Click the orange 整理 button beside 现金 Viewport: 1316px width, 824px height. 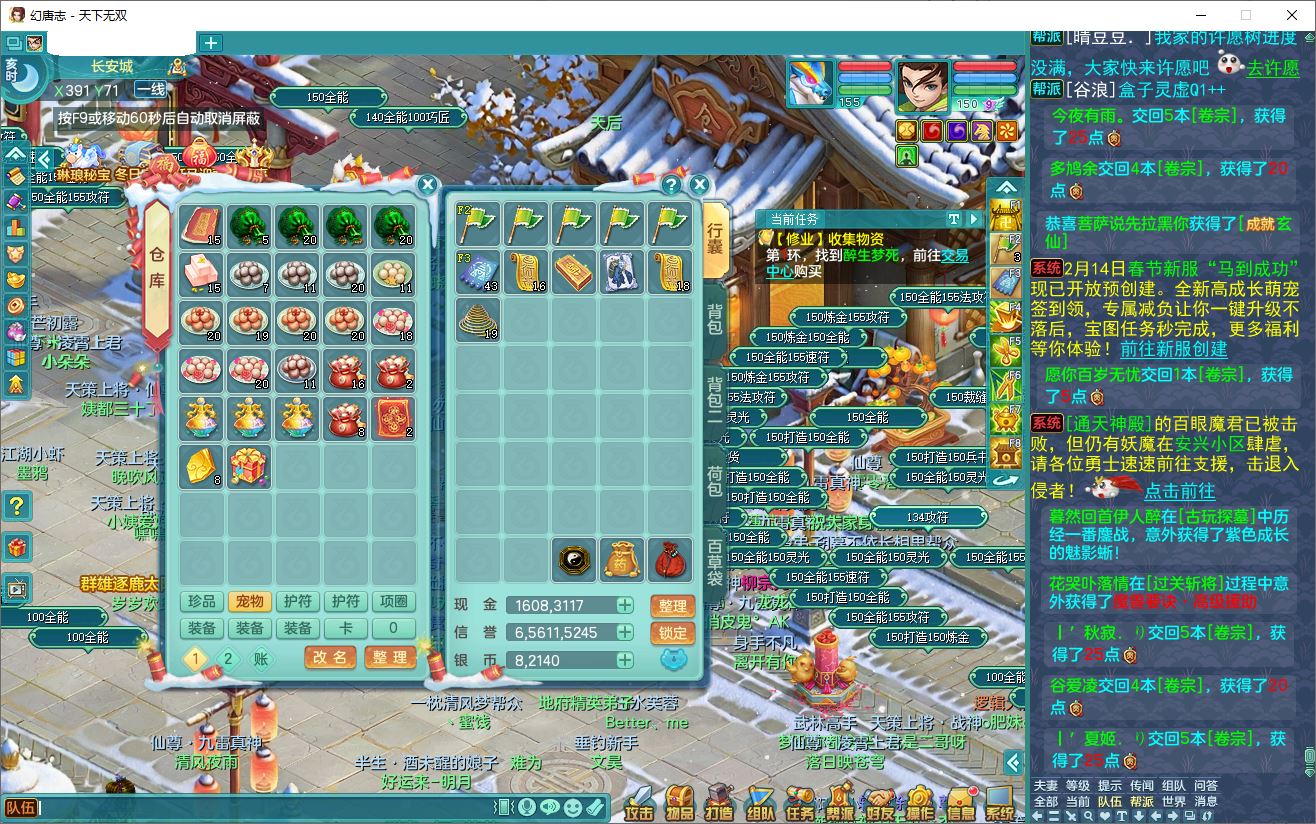673,606
